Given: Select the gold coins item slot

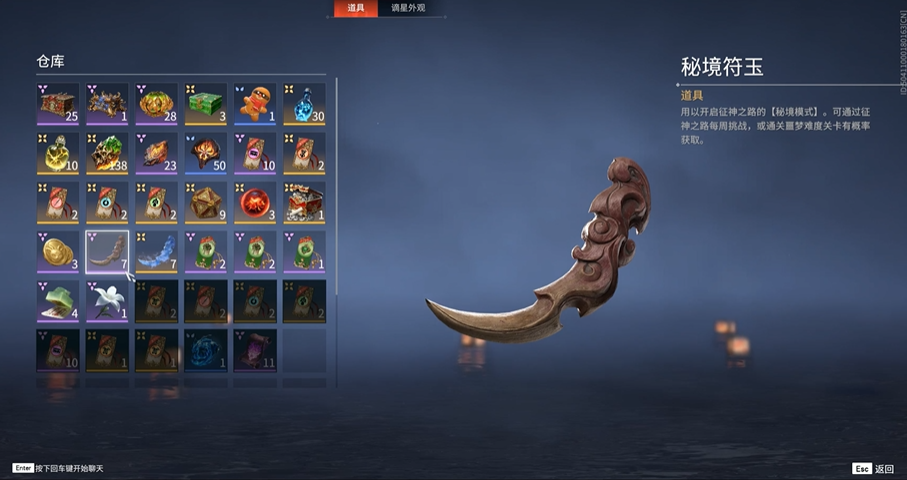Looking at the screenshot, I should click(x=58, y=251).
